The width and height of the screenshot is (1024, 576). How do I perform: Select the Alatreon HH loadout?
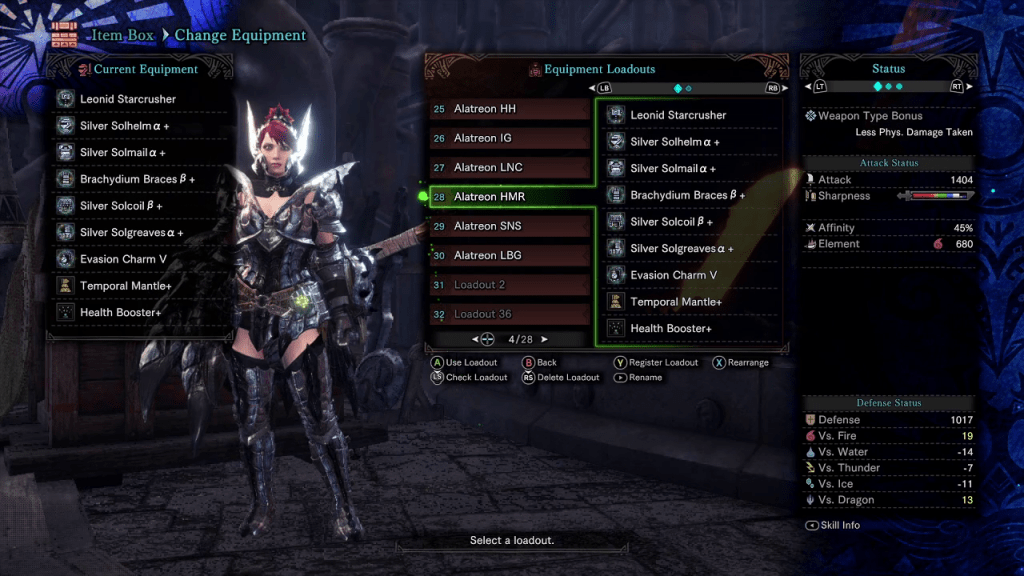tap(508, 109)
